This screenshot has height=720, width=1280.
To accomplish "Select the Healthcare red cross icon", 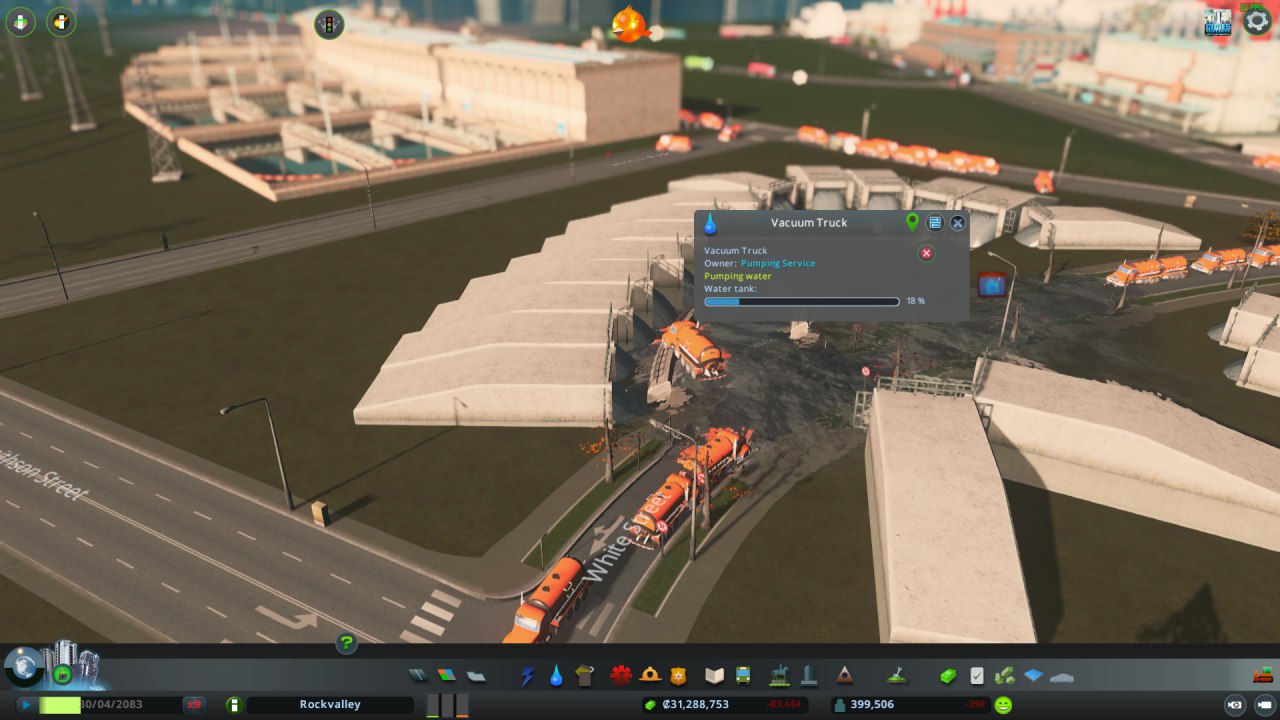I will point(622,676).
